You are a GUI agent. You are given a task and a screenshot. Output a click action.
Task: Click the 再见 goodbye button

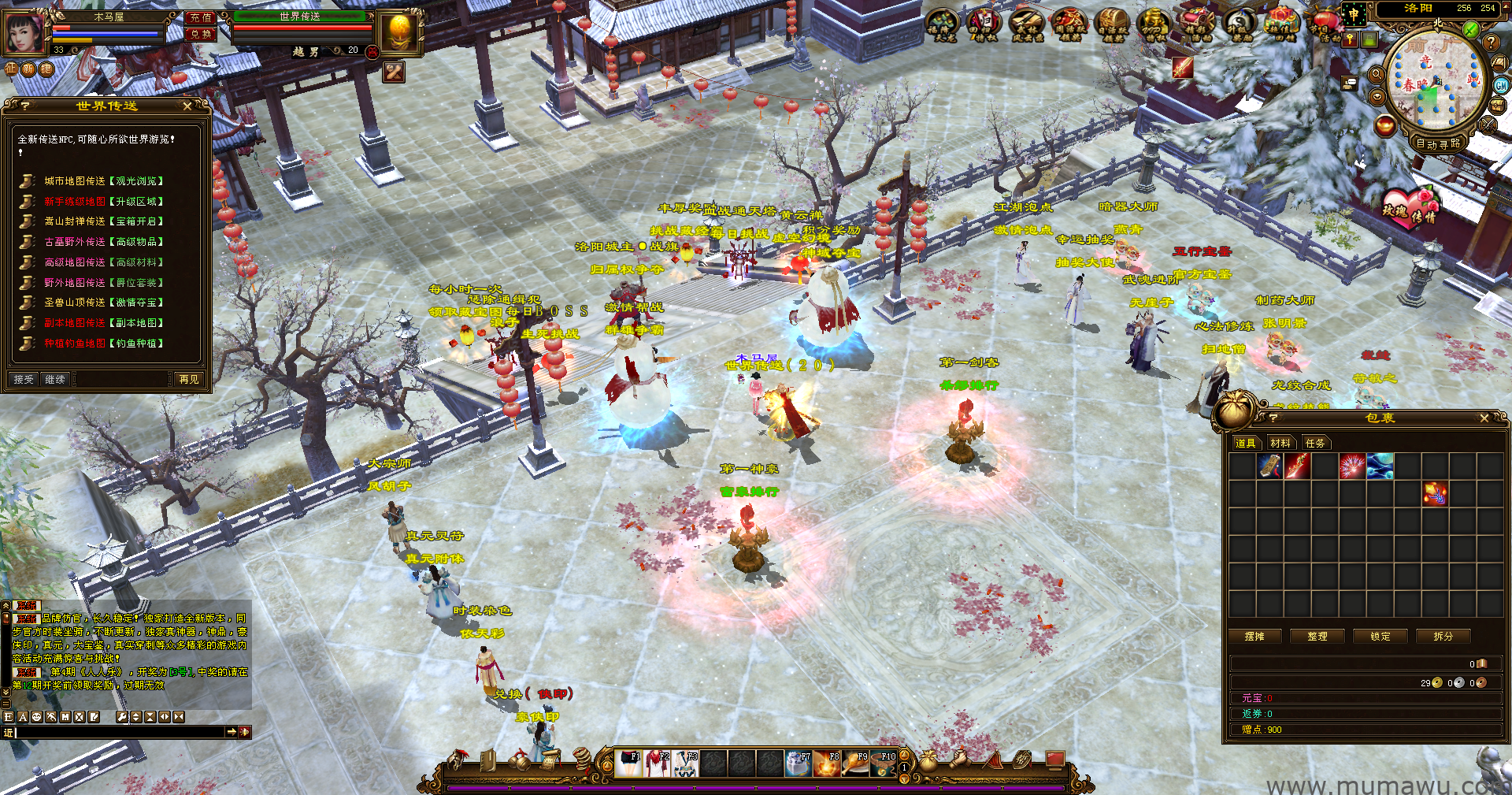pyautogui.click(x=189, y=379)
